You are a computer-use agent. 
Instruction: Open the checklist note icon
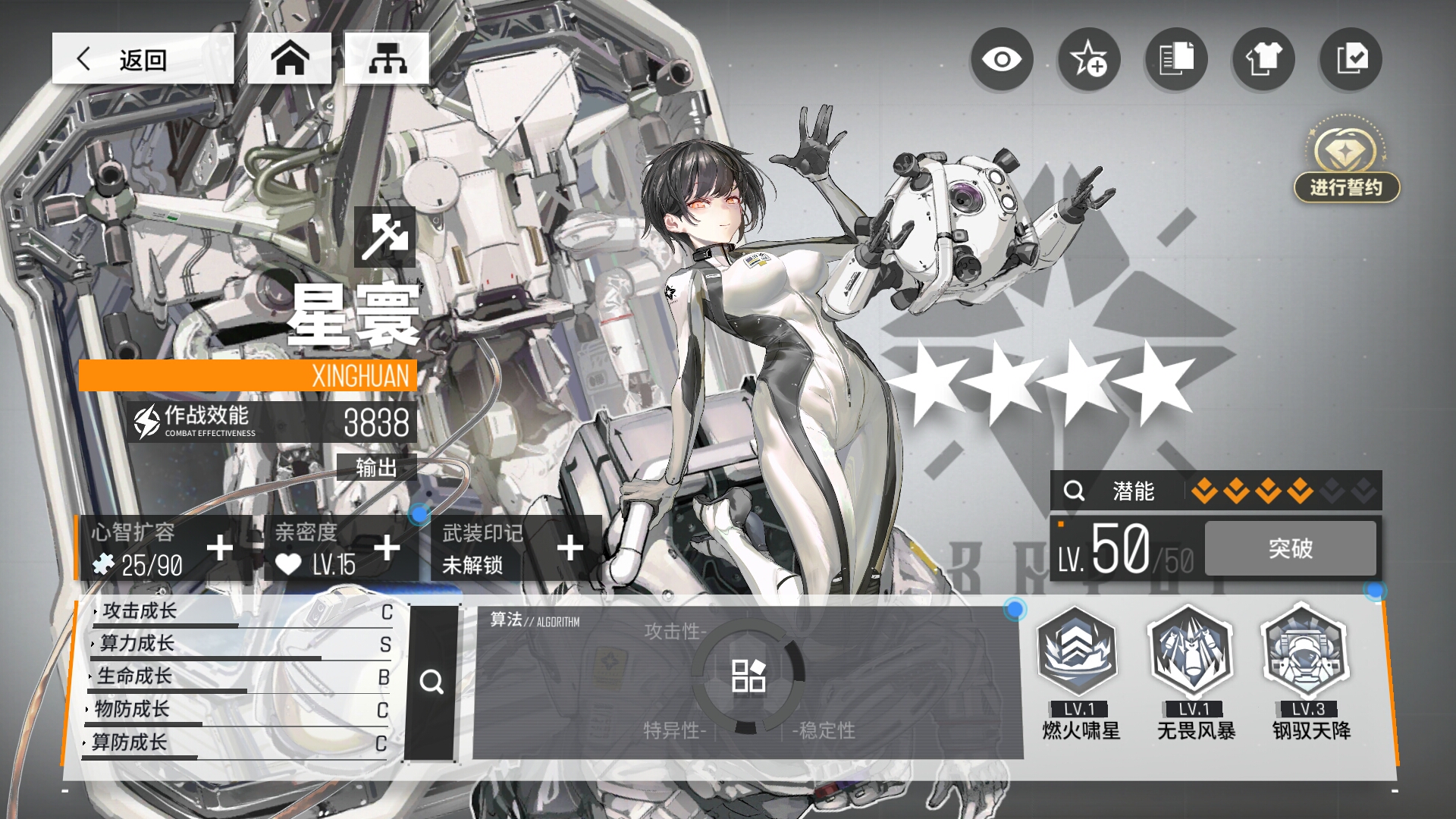coord(1351,59)
